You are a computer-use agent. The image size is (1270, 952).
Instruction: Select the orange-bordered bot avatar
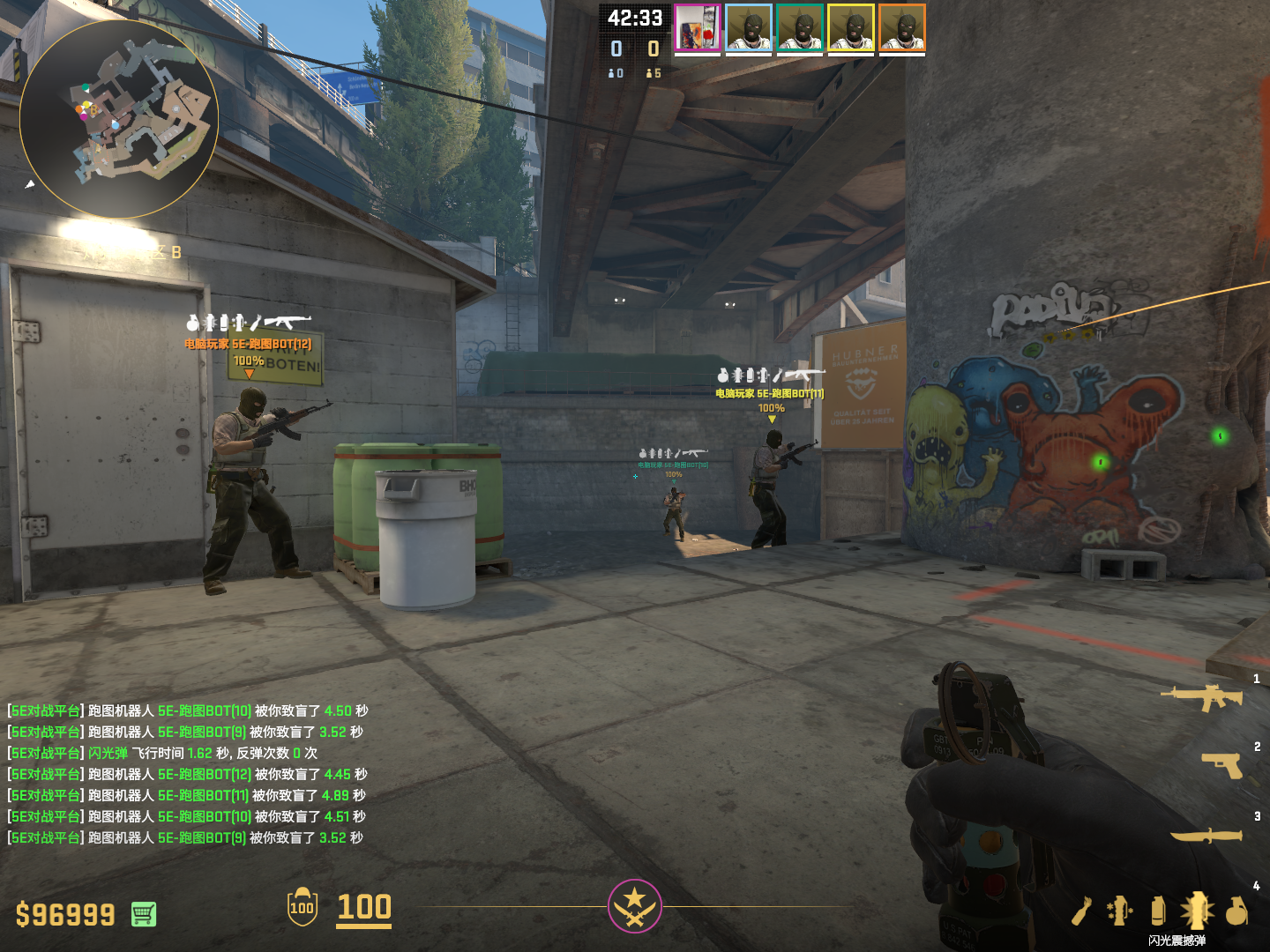[902, 27]
